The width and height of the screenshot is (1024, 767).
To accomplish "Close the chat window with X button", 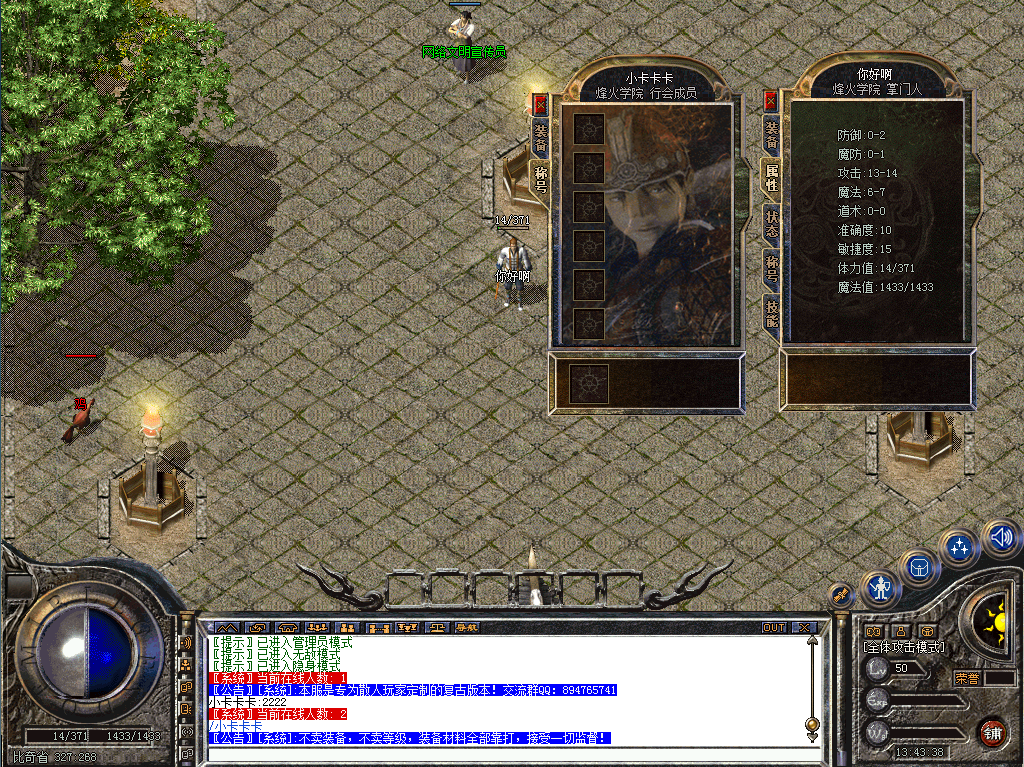I will click(805, 628).
